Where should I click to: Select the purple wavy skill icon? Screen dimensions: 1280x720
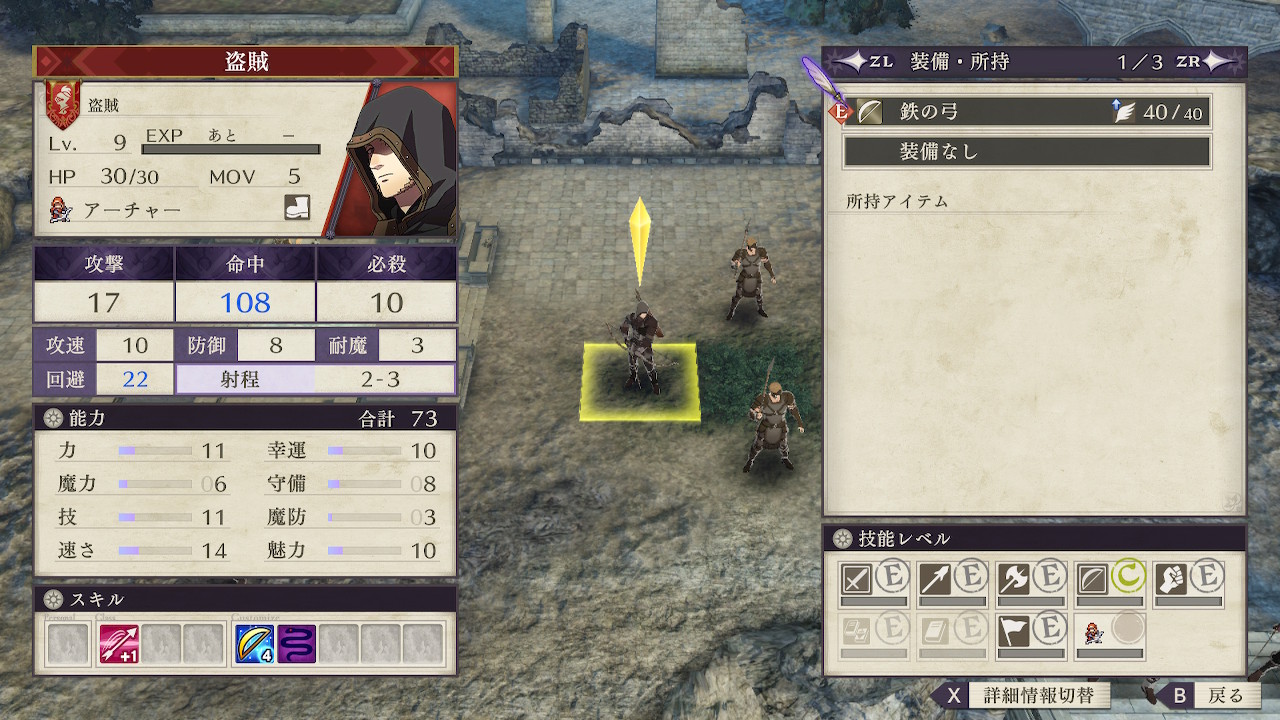click(296, 645)
